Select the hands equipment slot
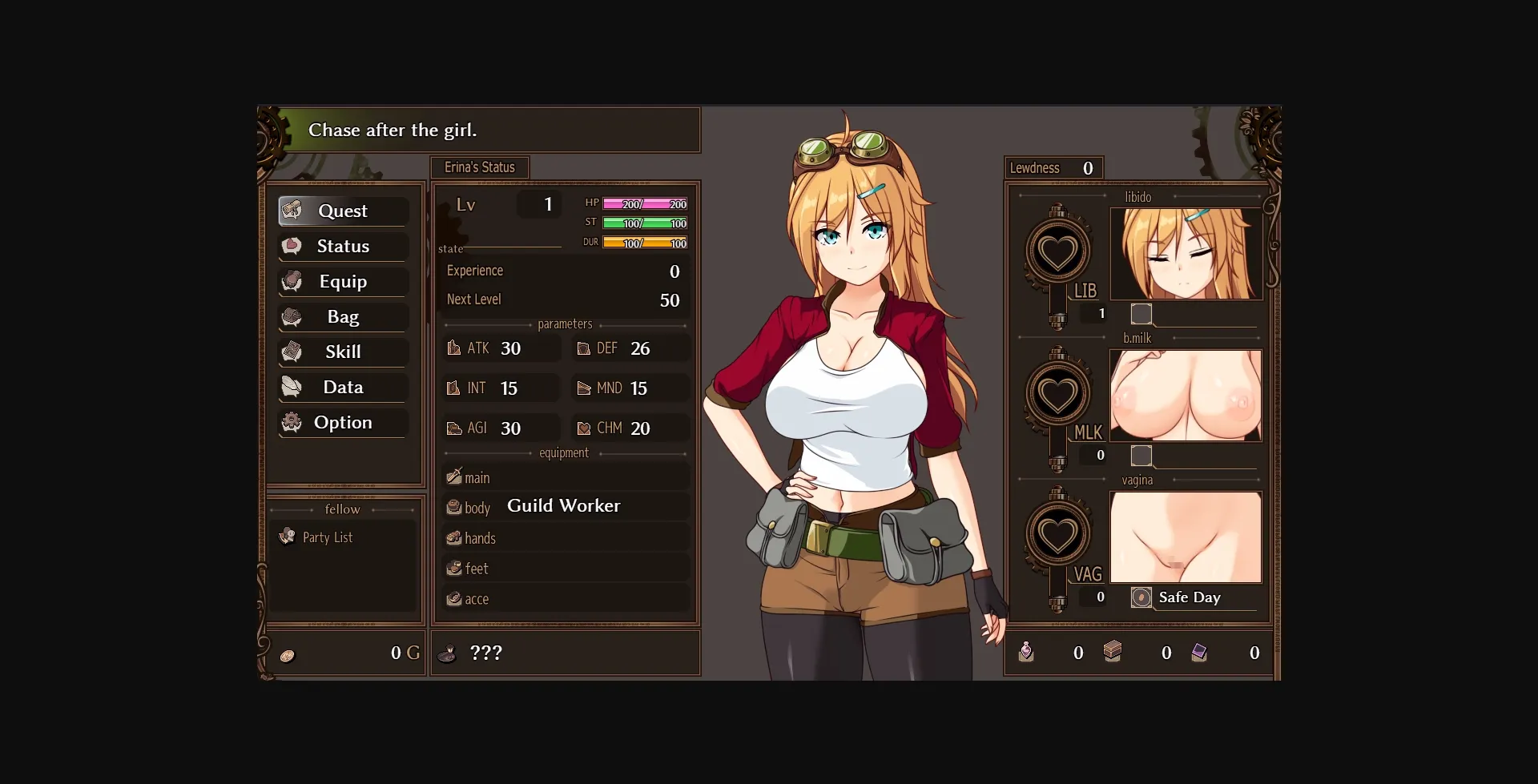Viewport: 1538px width, 784px height. point(565,538)
